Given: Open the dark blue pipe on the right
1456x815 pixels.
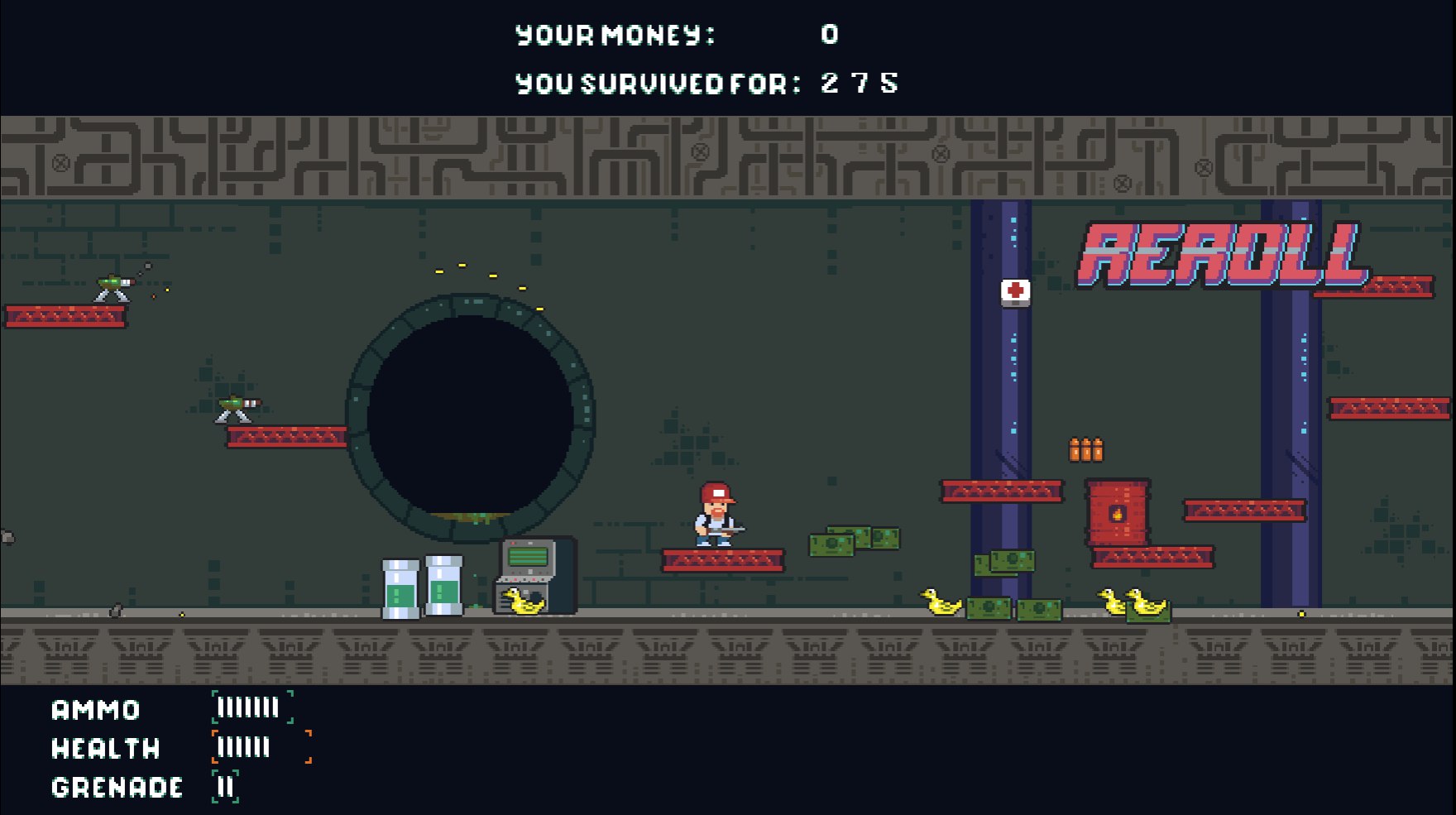Looking at the screenshot, I should pyautogui.click(x=1295, y=372).
